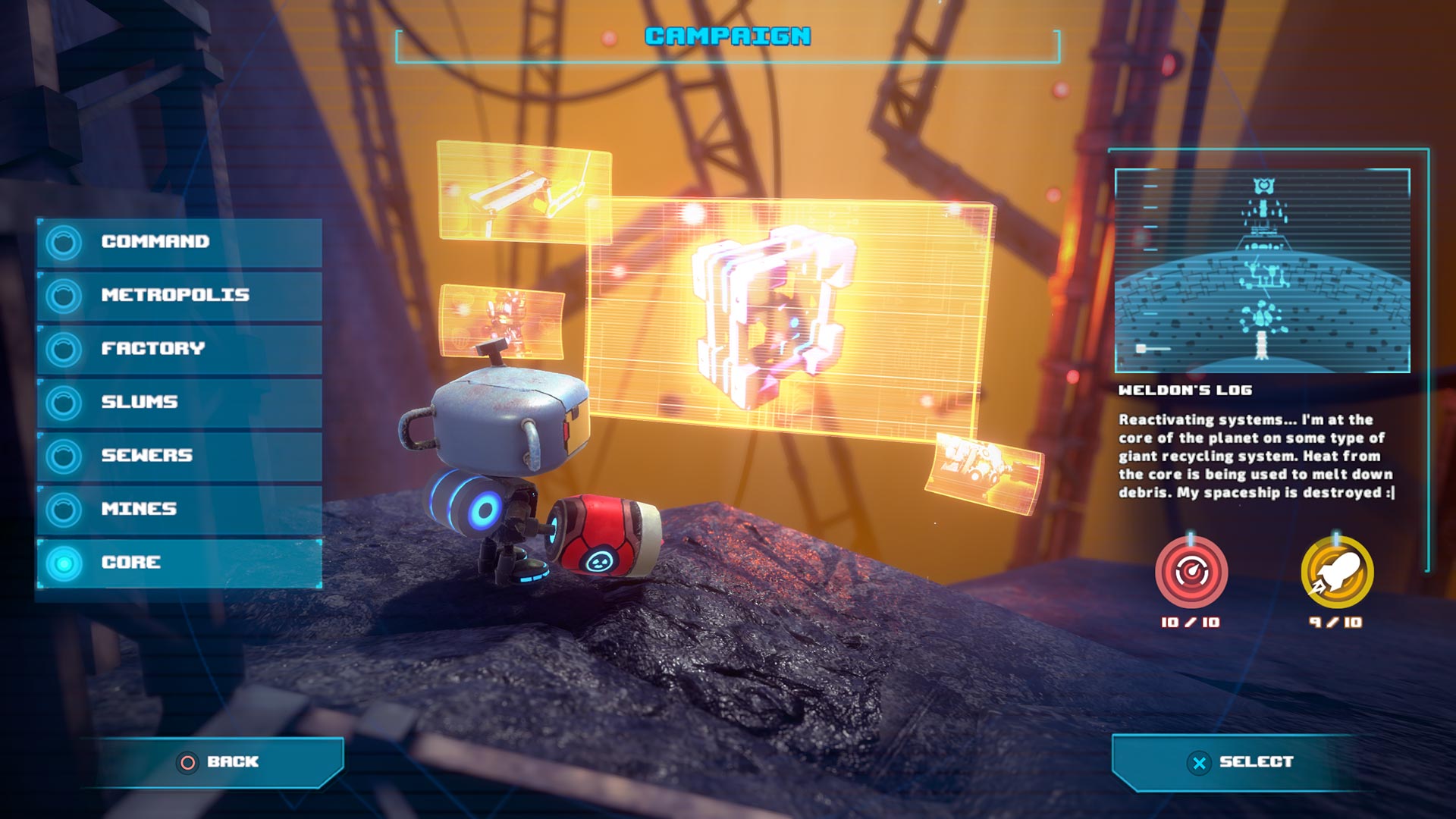Open the Campaign header tab

coord(726,35)
